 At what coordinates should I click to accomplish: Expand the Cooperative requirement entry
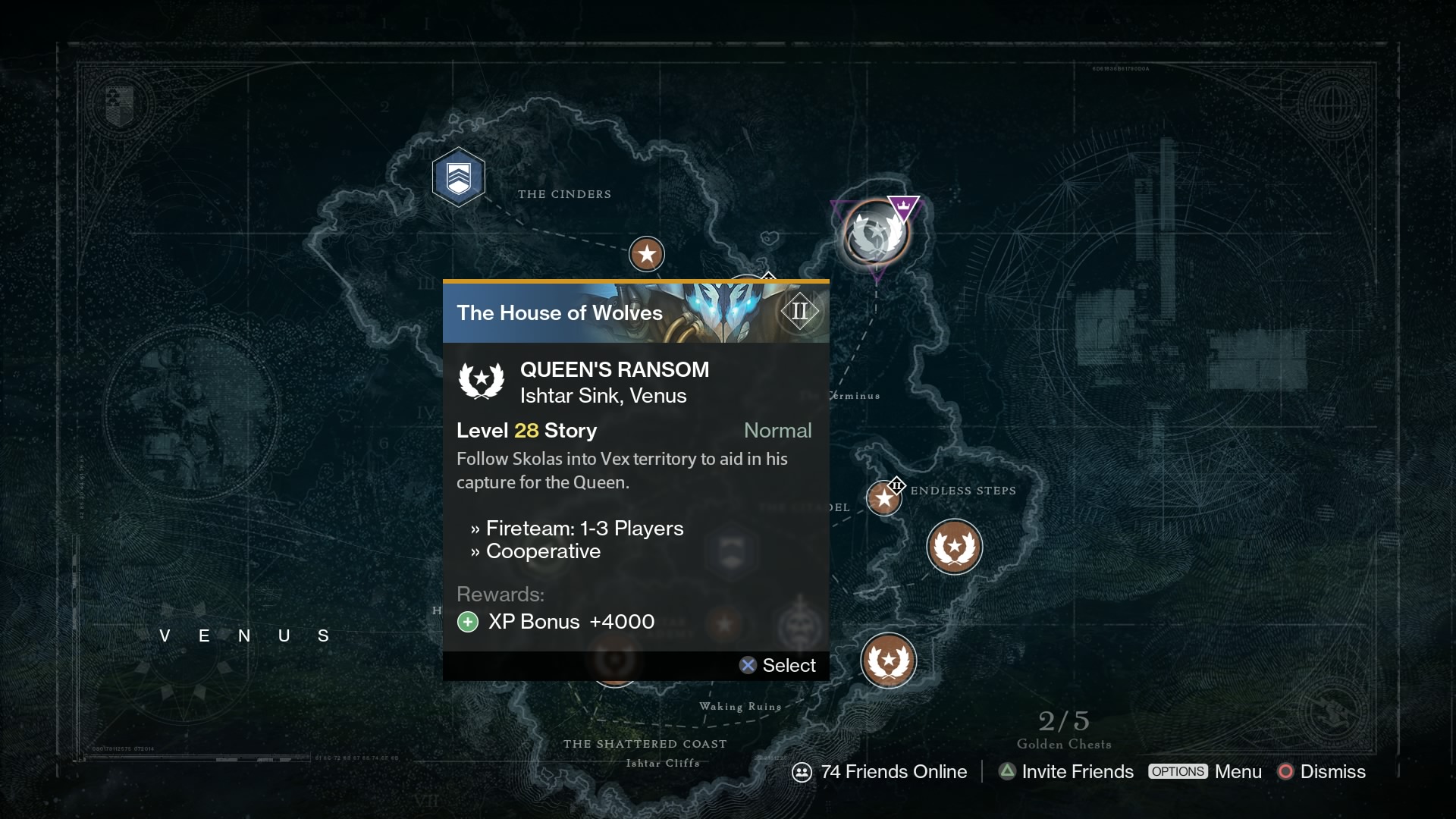(x=544, y=552)
